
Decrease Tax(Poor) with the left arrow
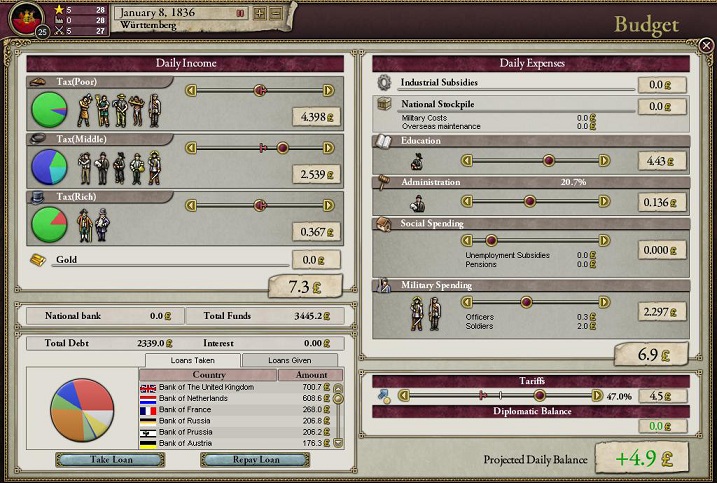pos(191,91)
